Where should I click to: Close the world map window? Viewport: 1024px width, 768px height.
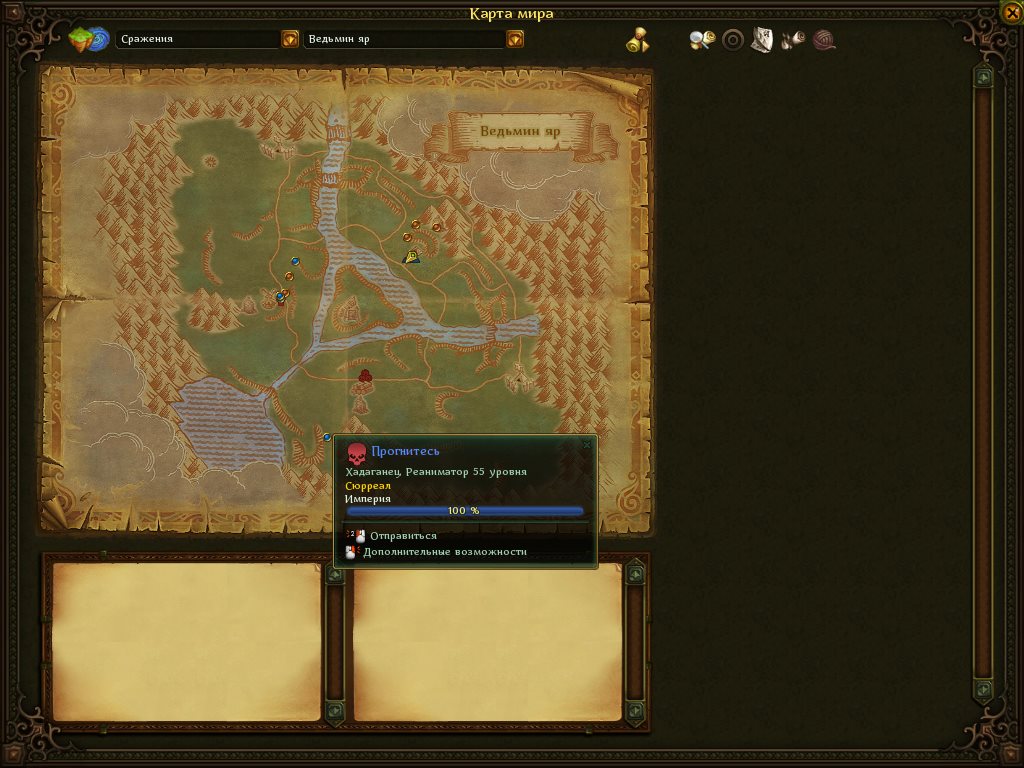pyautogui.click(x=1010, y=14)
